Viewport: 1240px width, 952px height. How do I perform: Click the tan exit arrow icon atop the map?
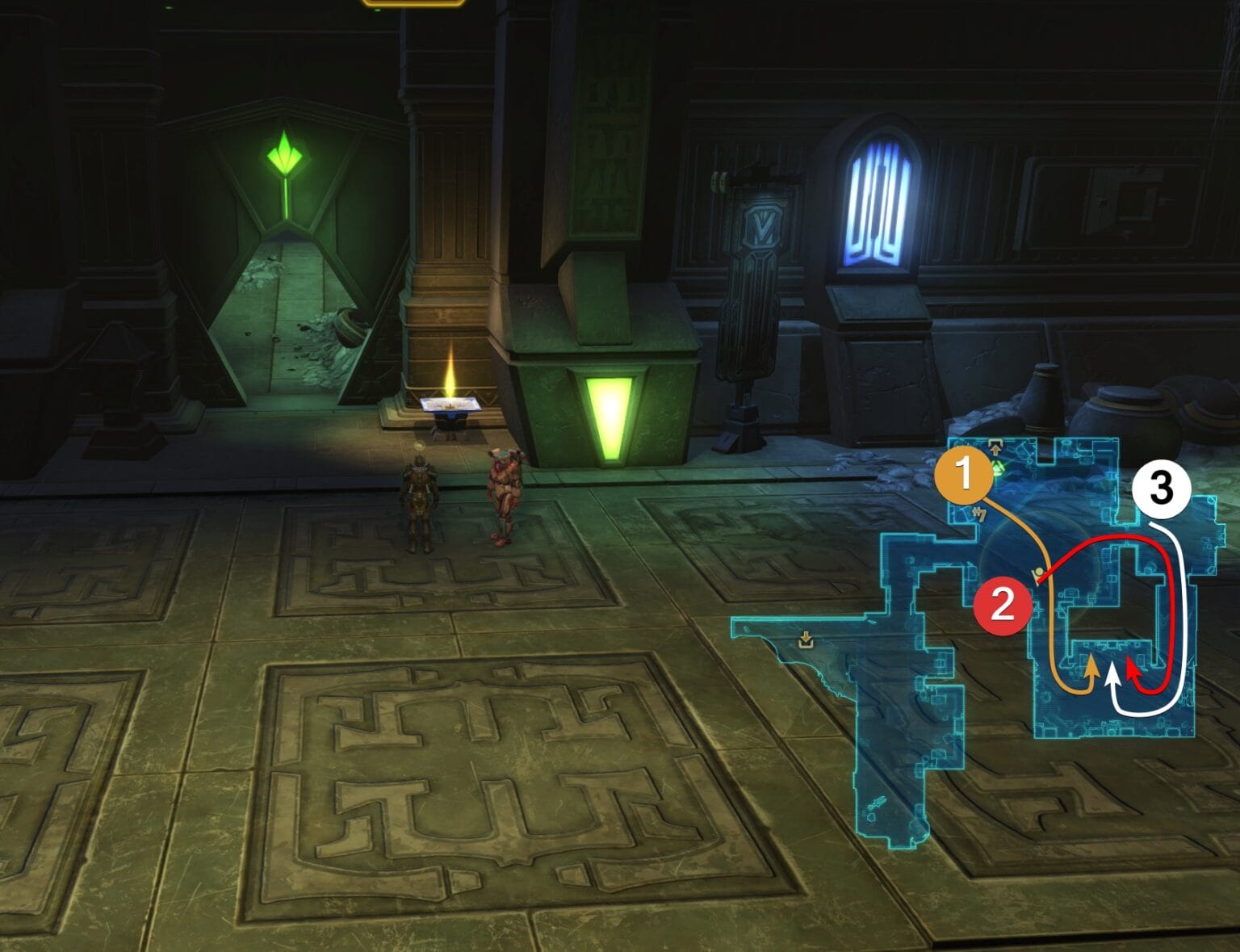click(995, 448)
